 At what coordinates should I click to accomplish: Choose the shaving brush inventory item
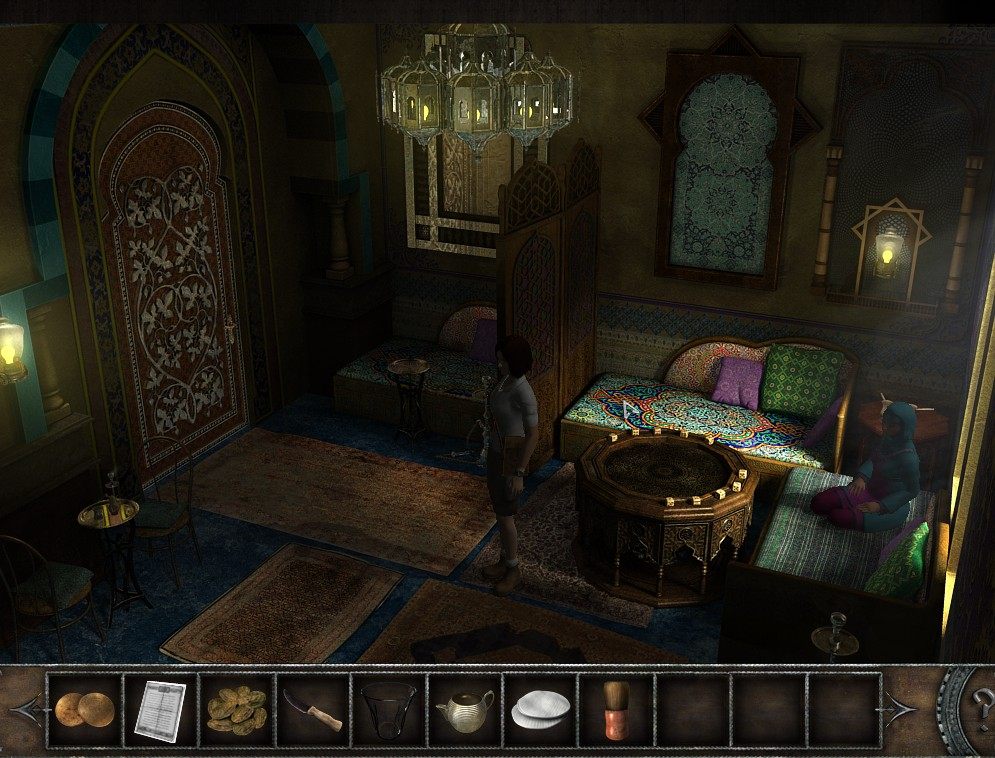pos(617,710)
